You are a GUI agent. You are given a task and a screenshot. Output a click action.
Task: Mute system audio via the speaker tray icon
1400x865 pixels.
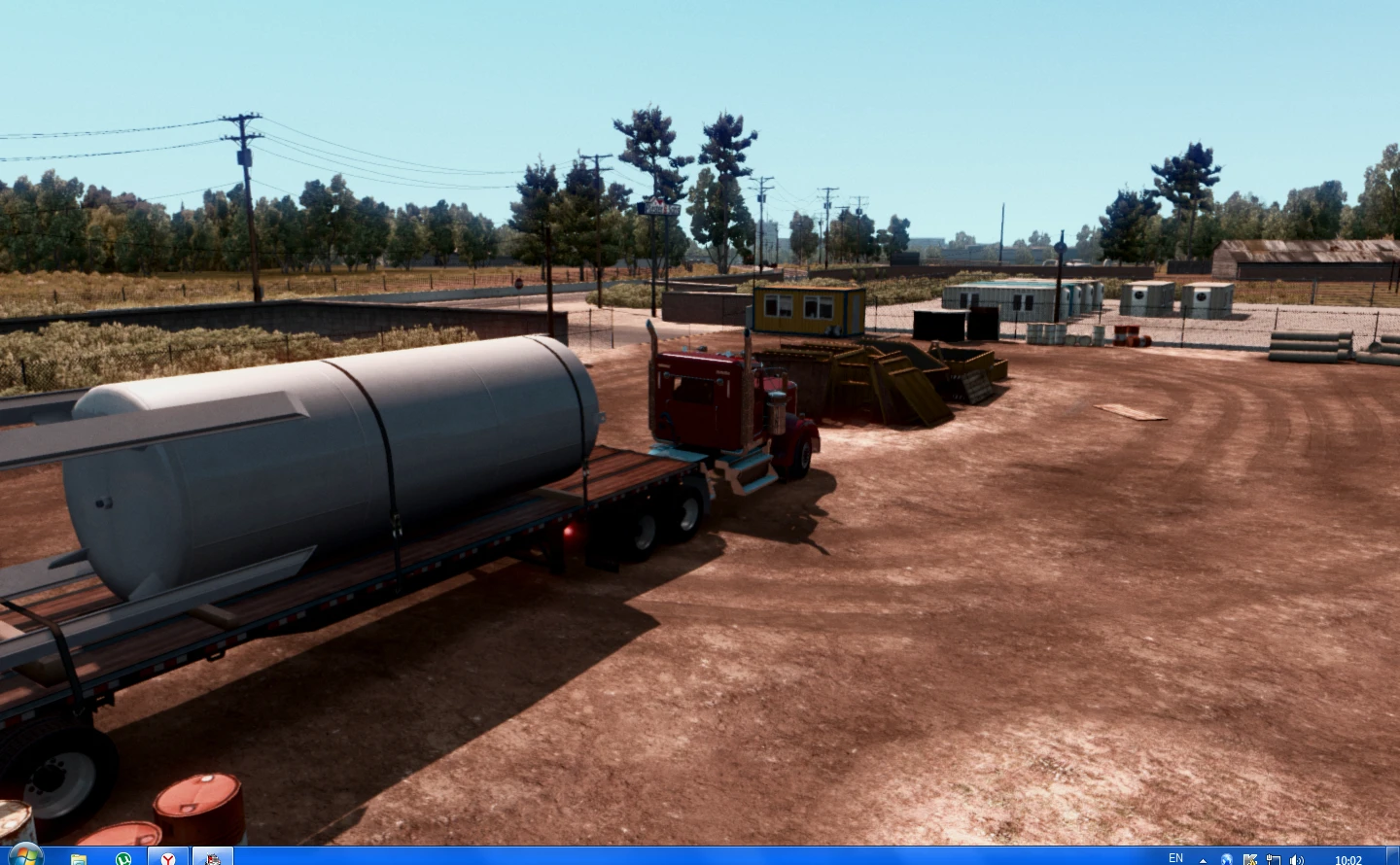click(x=1297, y=859)
